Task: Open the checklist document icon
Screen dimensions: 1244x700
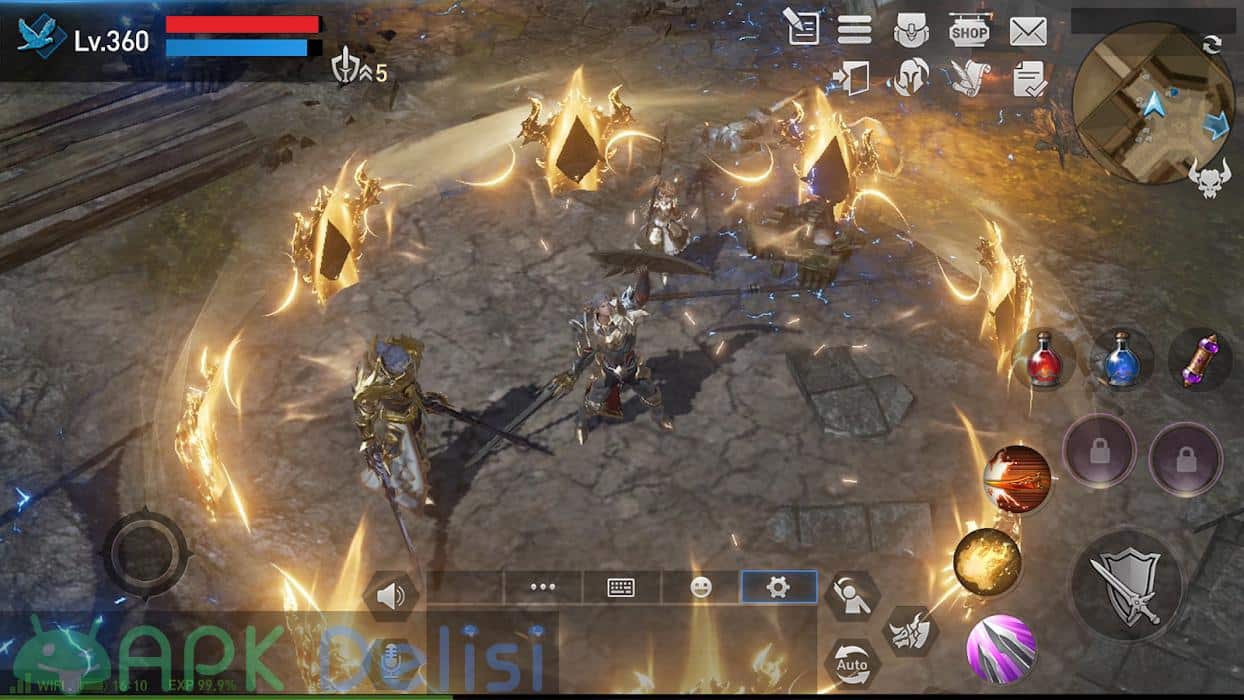Action: tap(1028, 78)
